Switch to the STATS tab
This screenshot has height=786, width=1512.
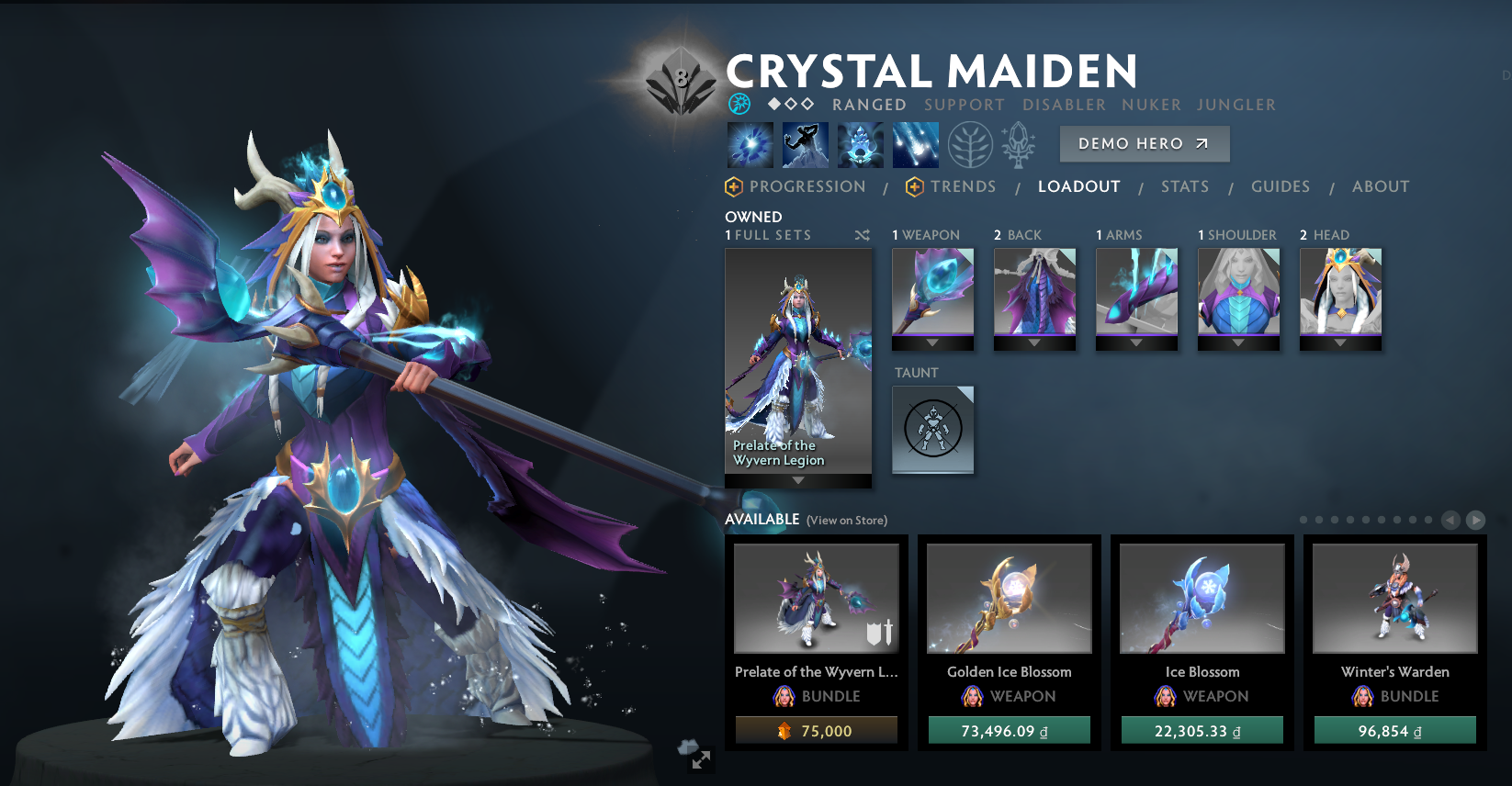pyautogui.click(x=1185, y=186)
